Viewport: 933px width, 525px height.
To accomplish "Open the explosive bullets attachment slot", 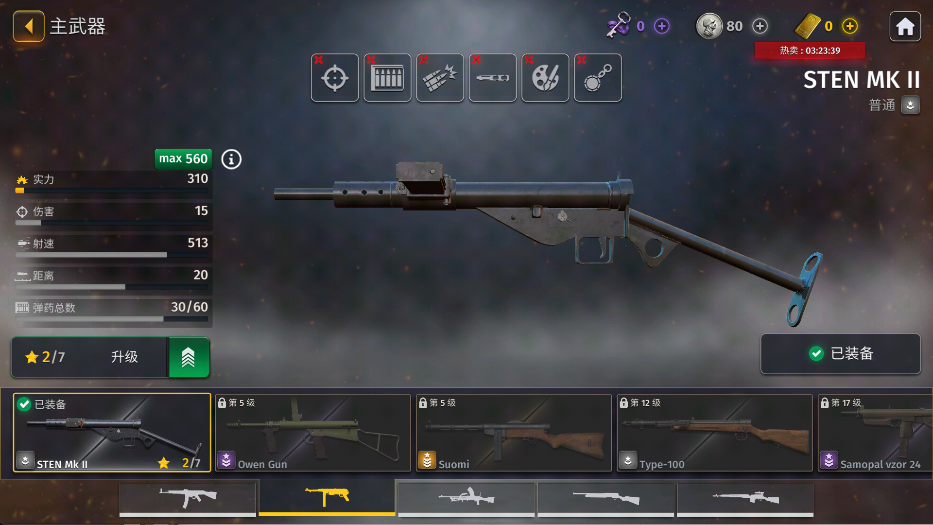I will [x=440, y=78].
